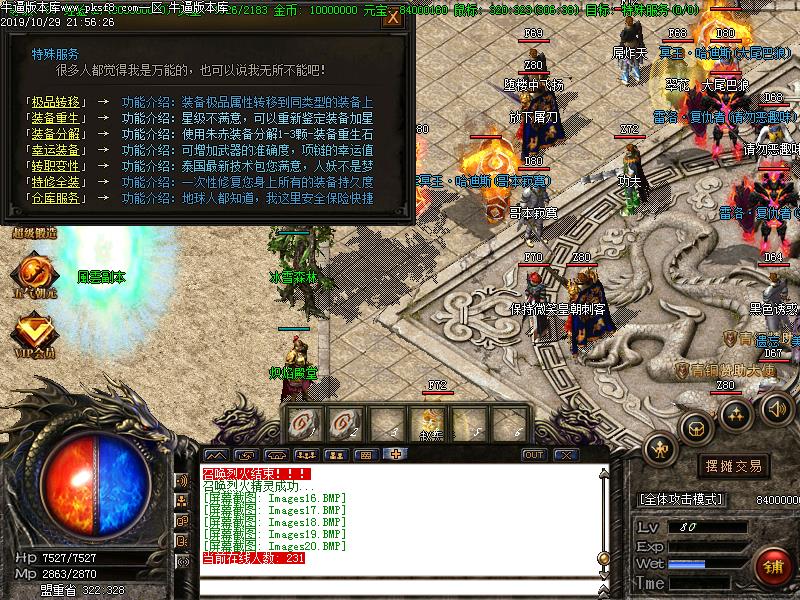Click the red 铺 shop button
Viewport: 800px width, 600px height.
pyautogui.click(x=773, y=566)
